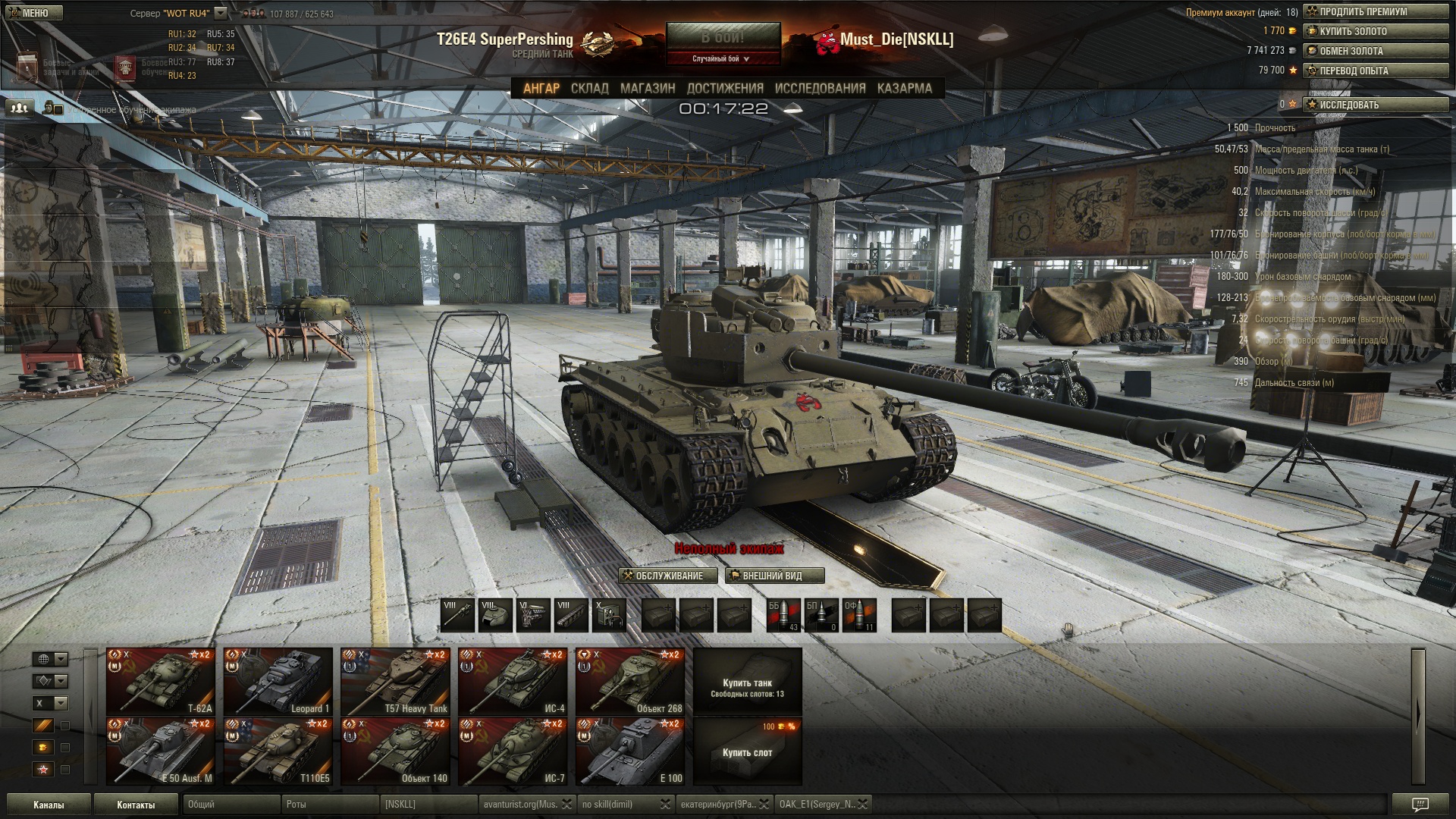Open the main Меню button

pos(32,13)
